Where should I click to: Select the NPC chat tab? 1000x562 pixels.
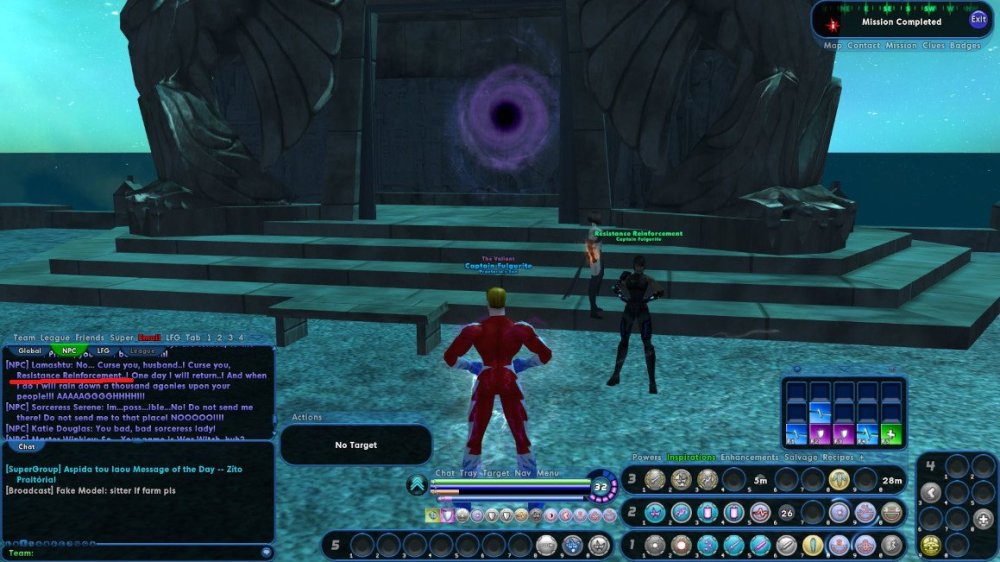tap(68, 351)
